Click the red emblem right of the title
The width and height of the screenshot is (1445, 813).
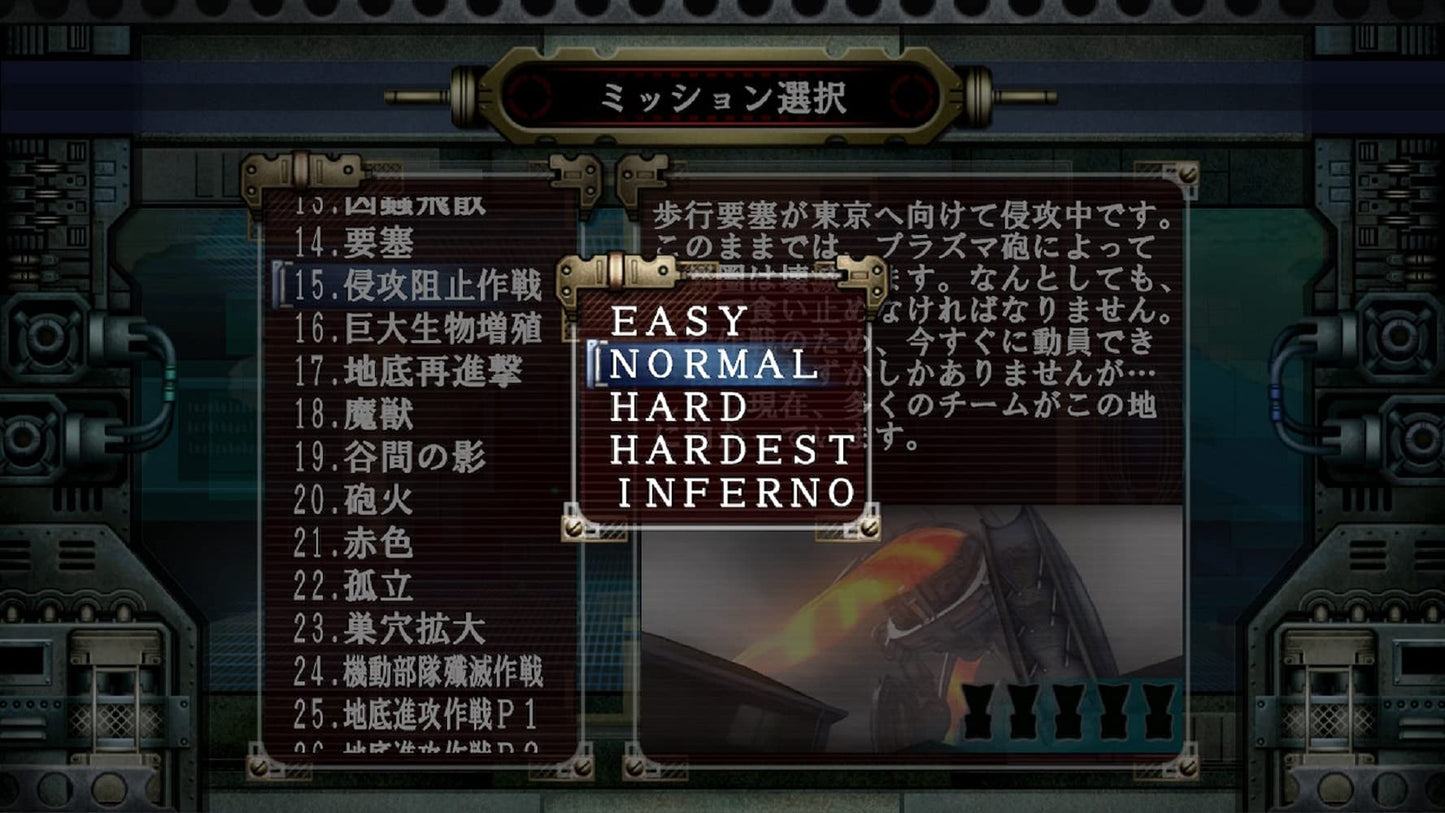(x=912, y=96)
